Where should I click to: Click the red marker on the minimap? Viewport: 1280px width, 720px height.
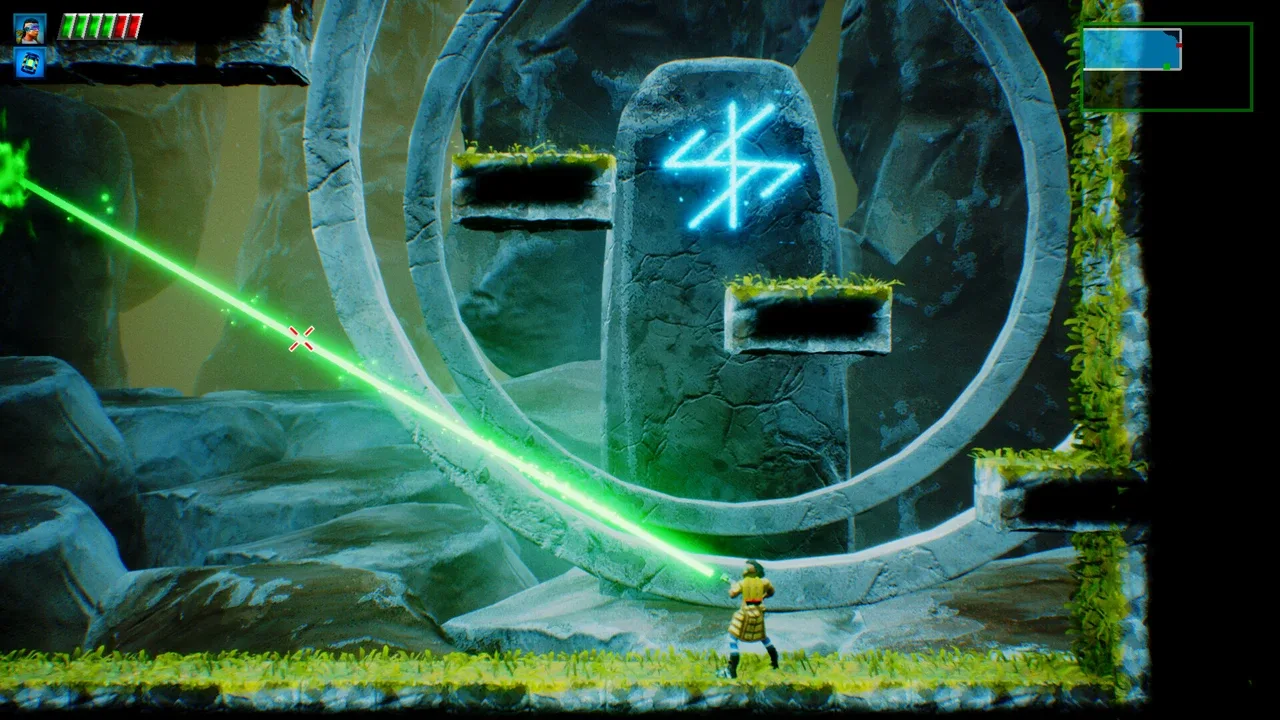pyautogui.click(x=1180, y=45)
